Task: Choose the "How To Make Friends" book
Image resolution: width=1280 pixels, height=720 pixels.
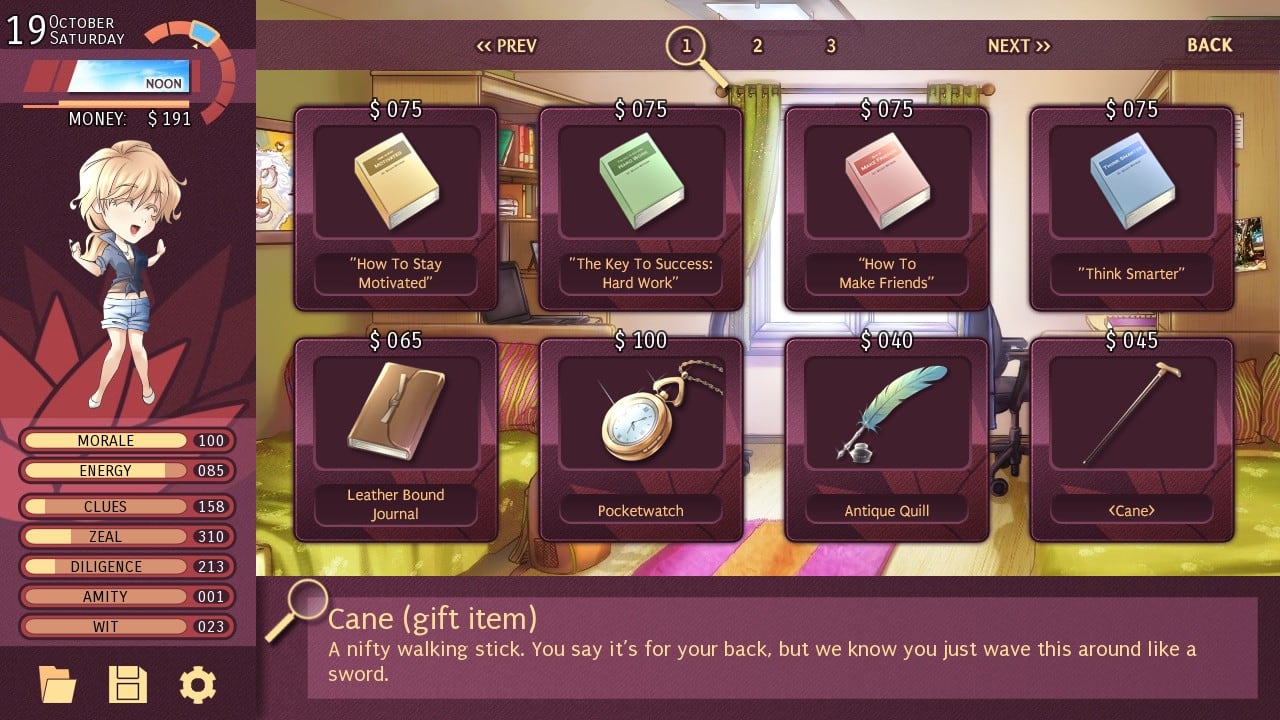Action: coord(887,208)
